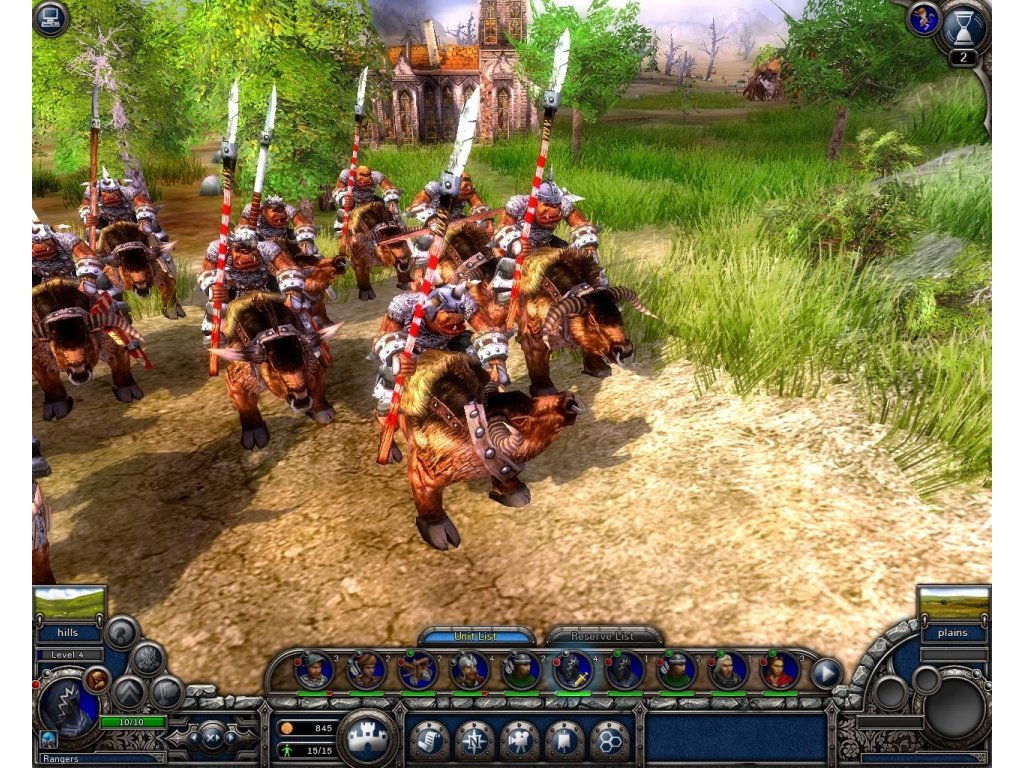The height and width of the screenshot is (768, 1024).
Task: Activate the chevron rank-up ability icon
Action: coord(129,692)
